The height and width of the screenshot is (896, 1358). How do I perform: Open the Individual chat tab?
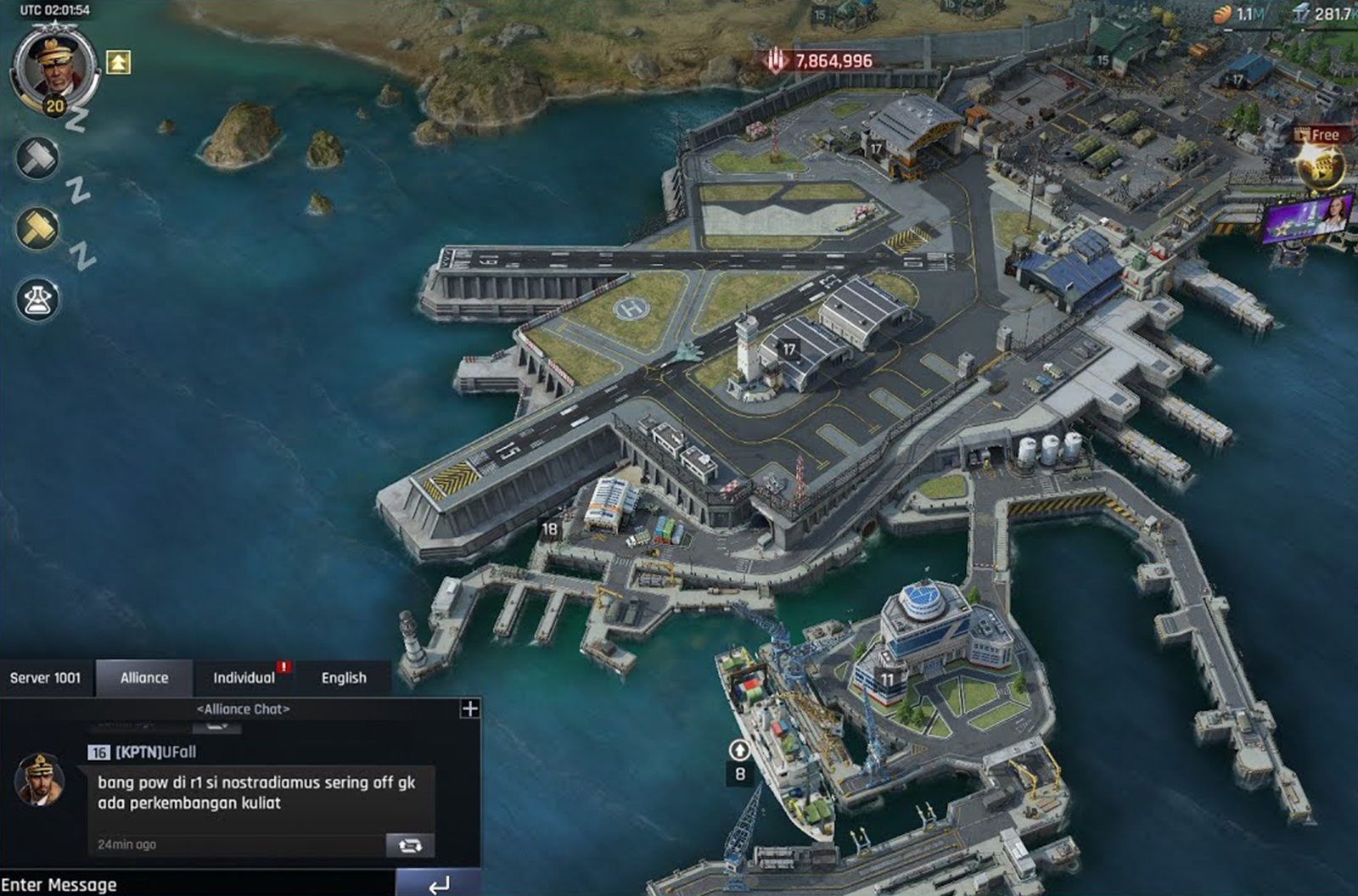coord(244,678)
